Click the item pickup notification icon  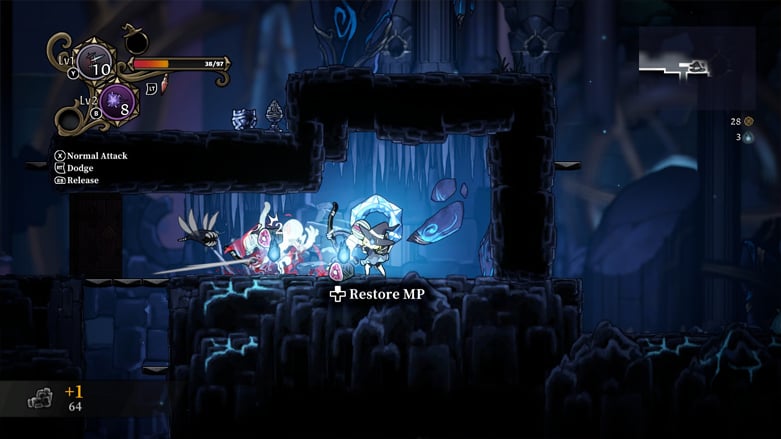[40, 399]
